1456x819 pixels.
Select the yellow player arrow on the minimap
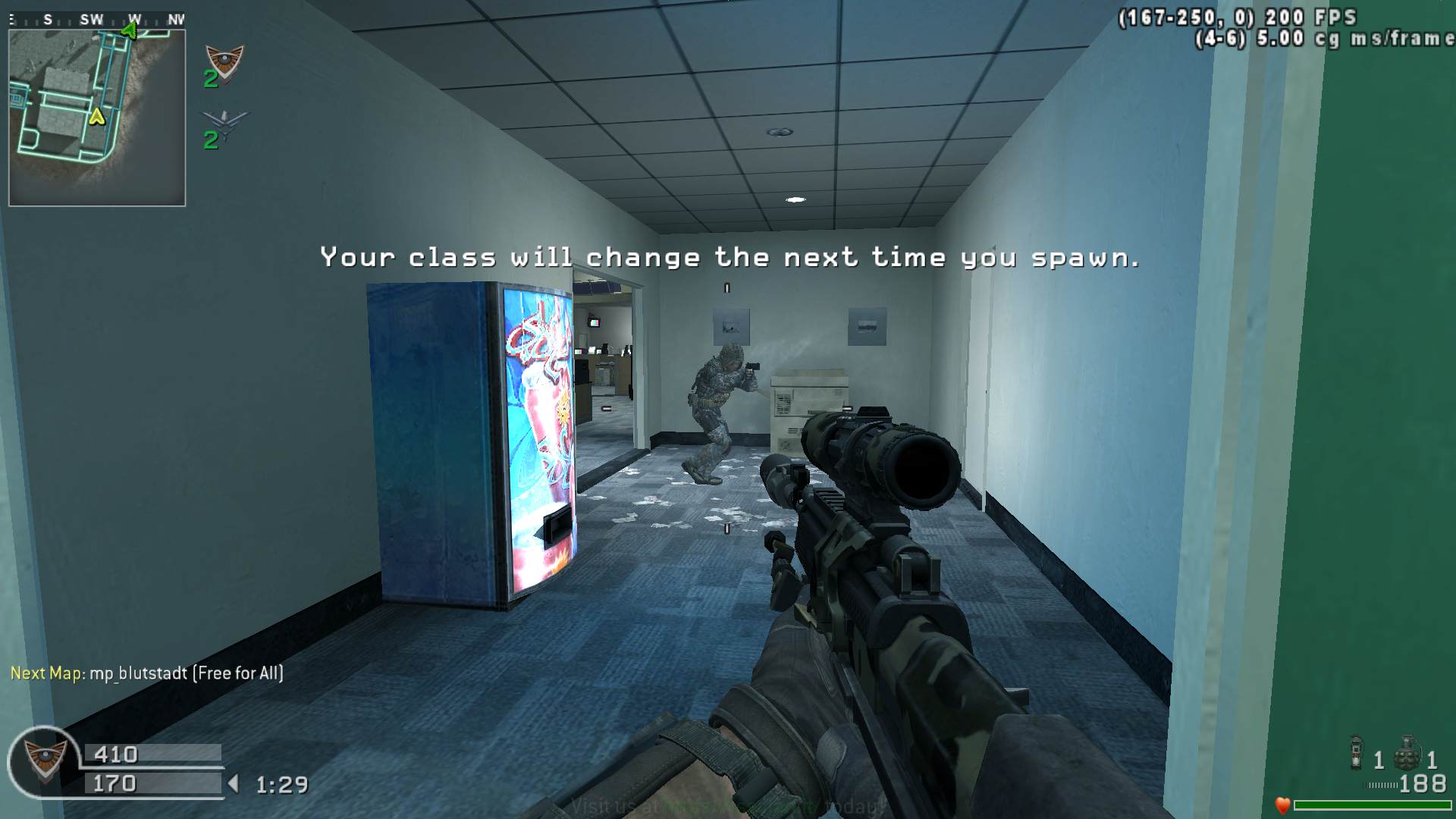click(97, 117)
